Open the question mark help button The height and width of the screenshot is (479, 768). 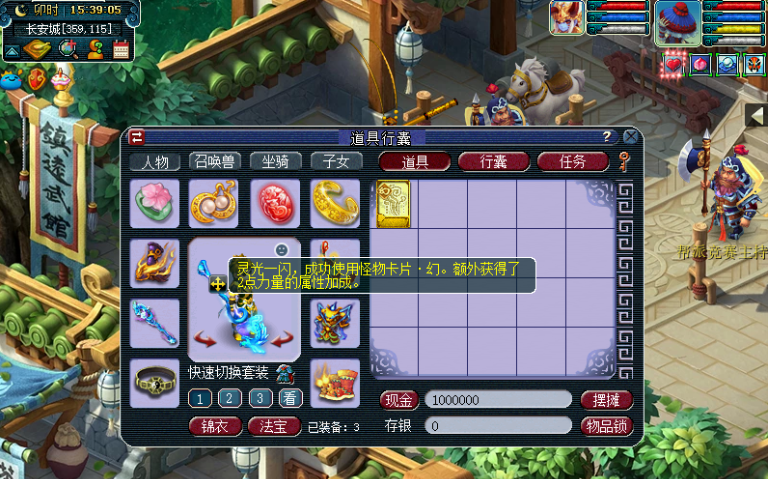coord(606,137)
